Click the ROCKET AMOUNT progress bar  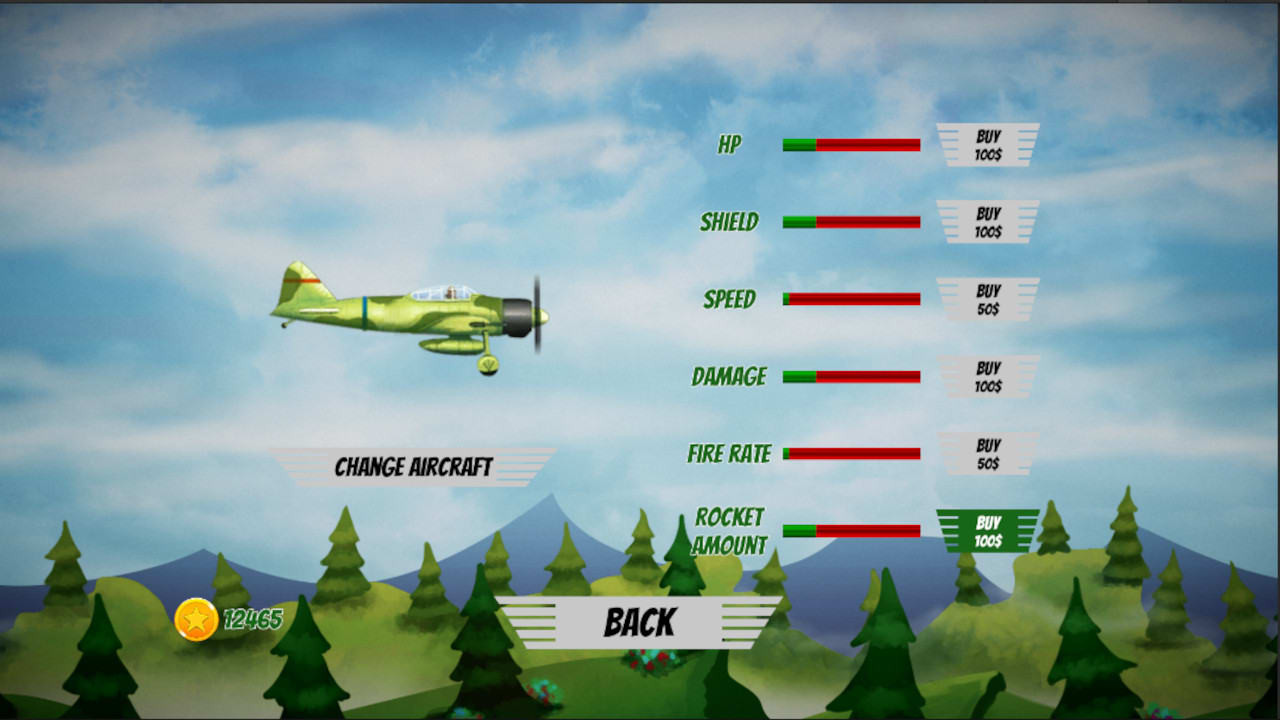click(852, 530)
